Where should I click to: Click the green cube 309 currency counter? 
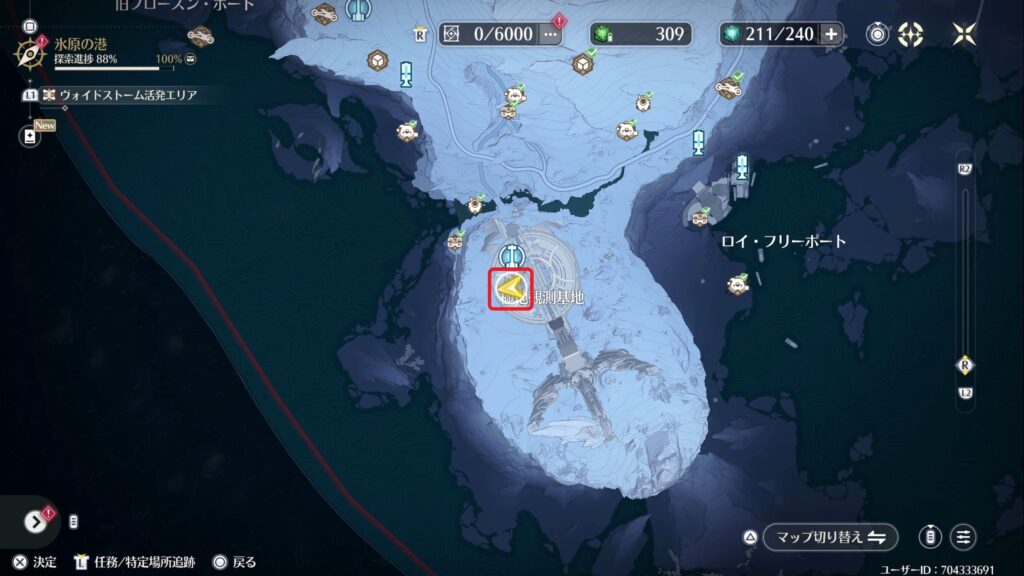pyautogui.click(x=640, y=34)
